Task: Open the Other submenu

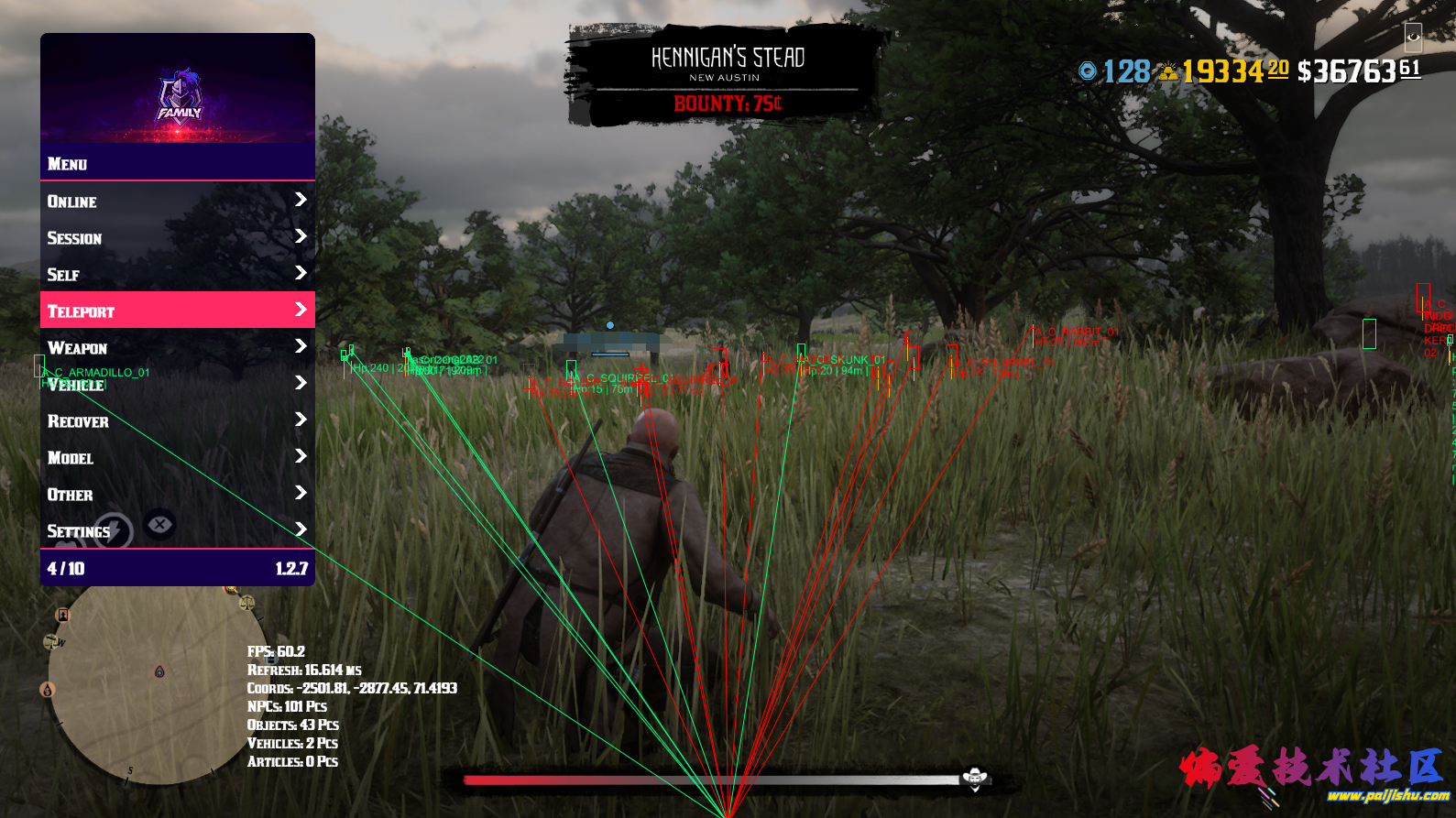Action: [177, 494]
